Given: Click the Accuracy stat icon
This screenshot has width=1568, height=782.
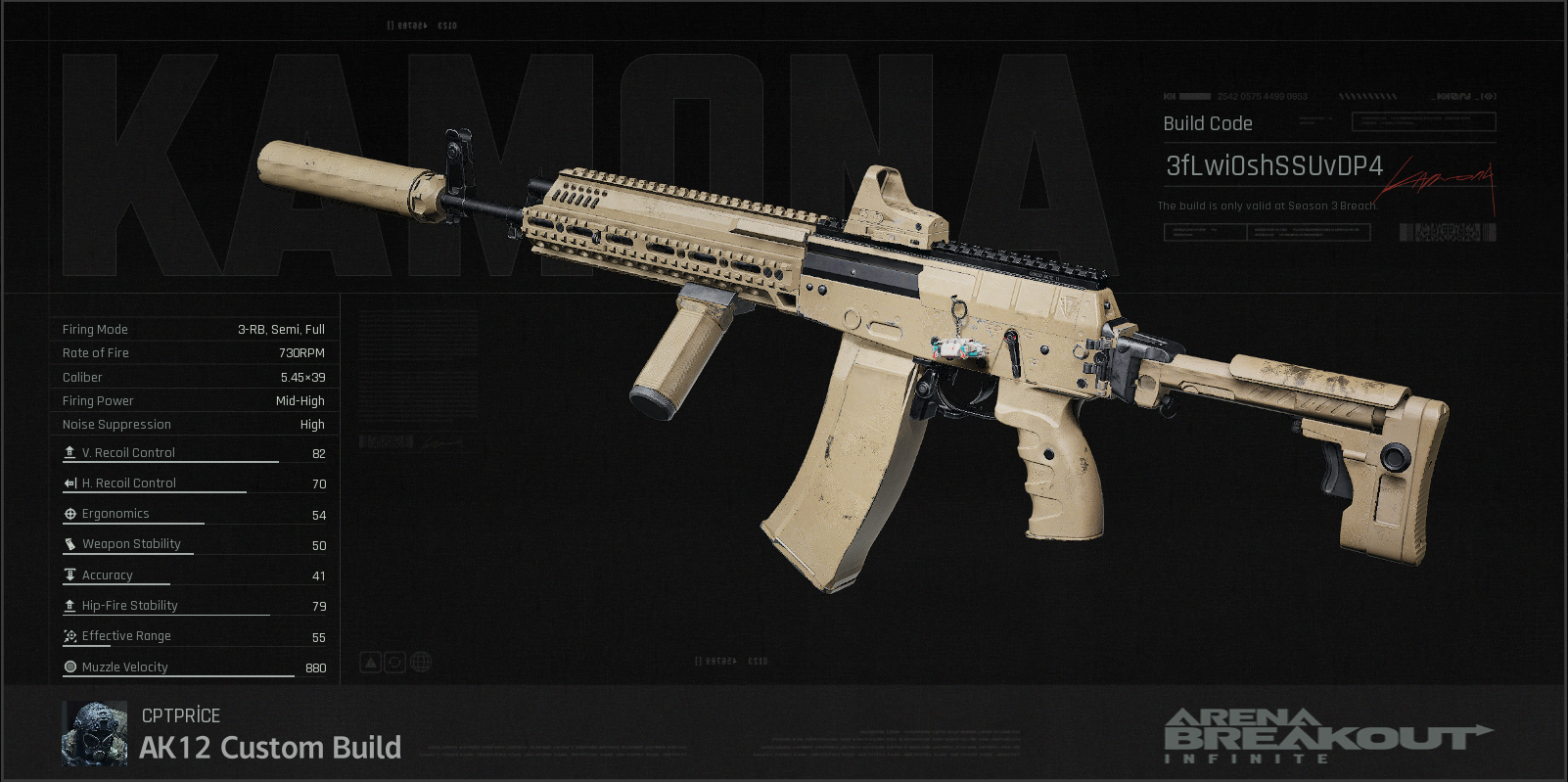Looking at the screenshot, I should coord(69,575).
